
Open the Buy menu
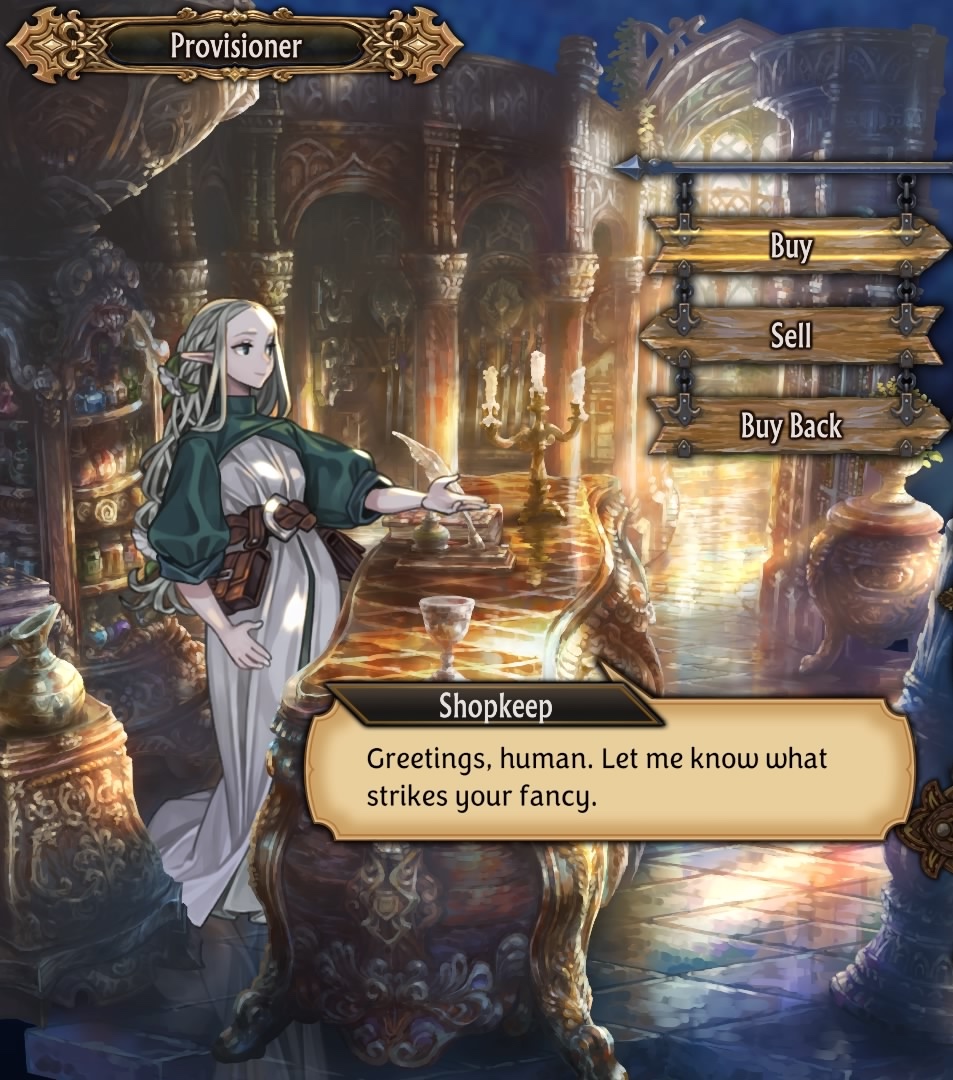(792, 246)
